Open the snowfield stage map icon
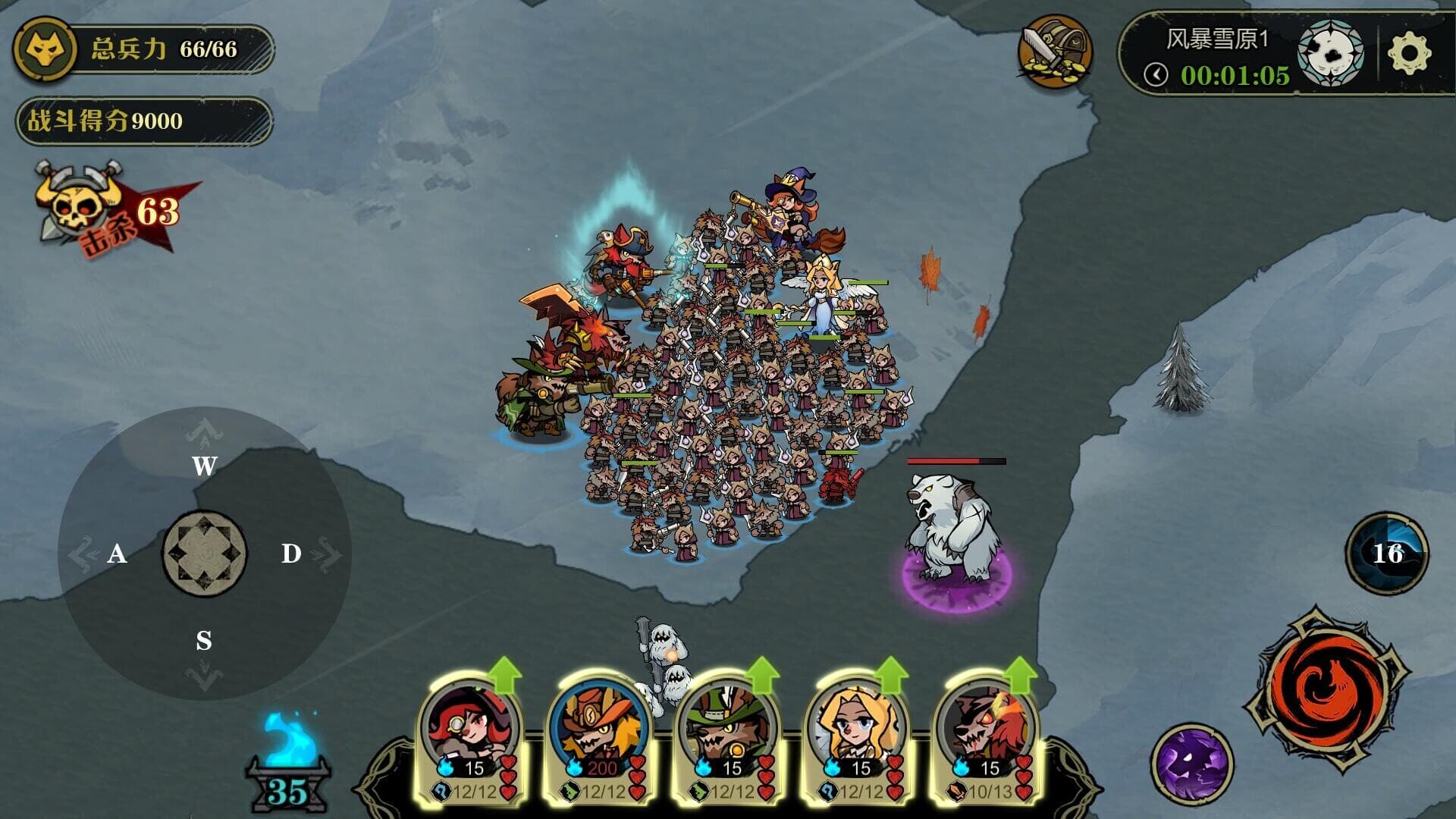 pyautogui.click(x=1331, y=53)
